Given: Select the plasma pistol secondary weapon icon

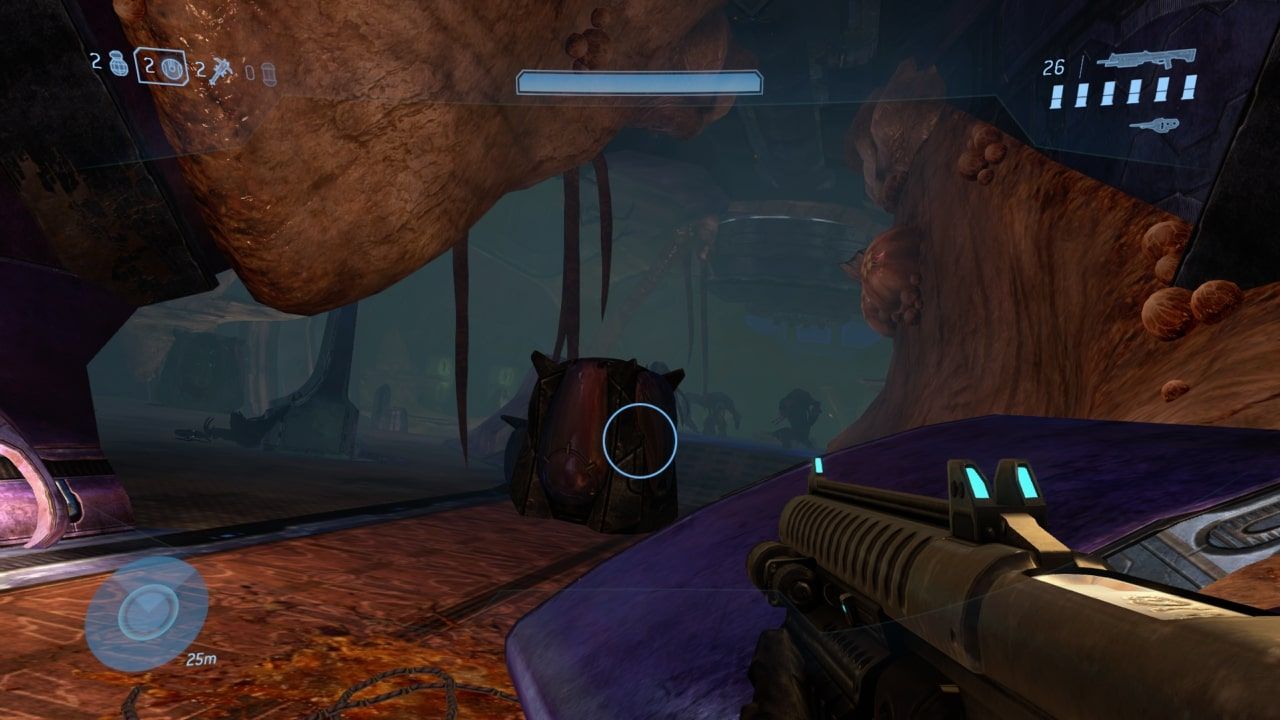Looking at the screenshot, I should click(x=1155, y=125).
